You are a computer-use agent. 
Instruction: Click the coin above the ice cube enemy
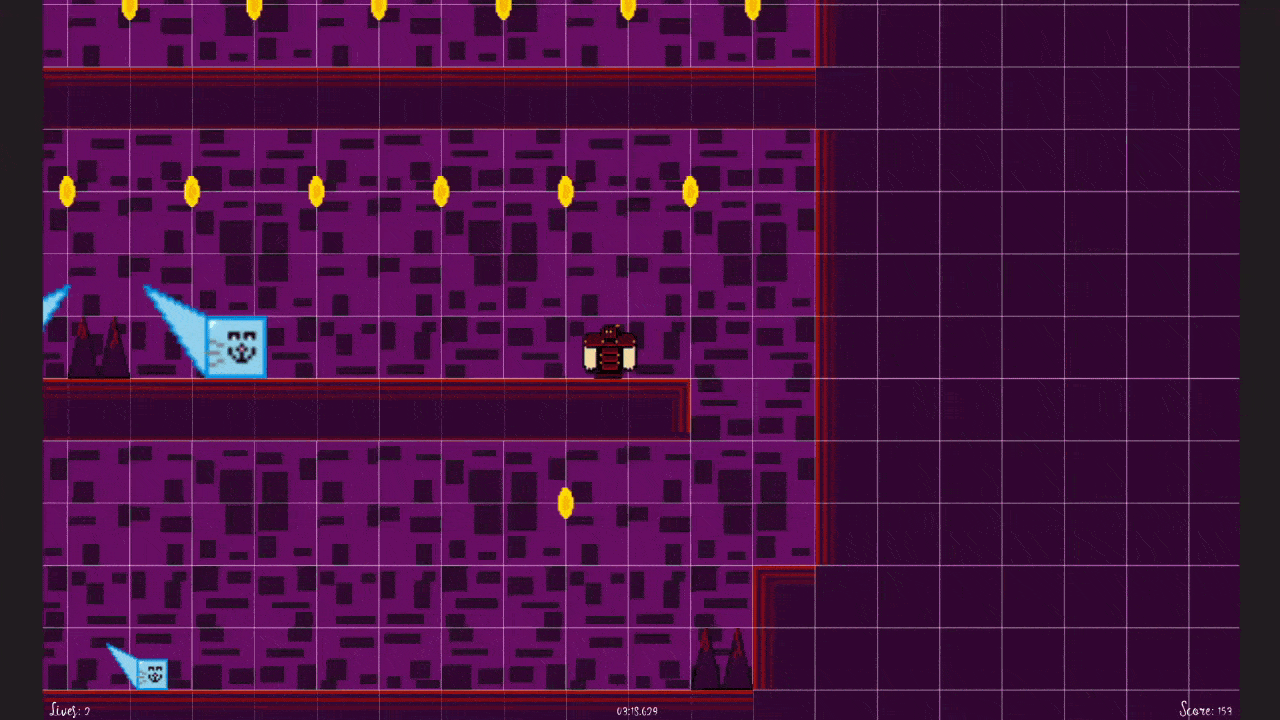pyautogui.click(x=193, y=191)
